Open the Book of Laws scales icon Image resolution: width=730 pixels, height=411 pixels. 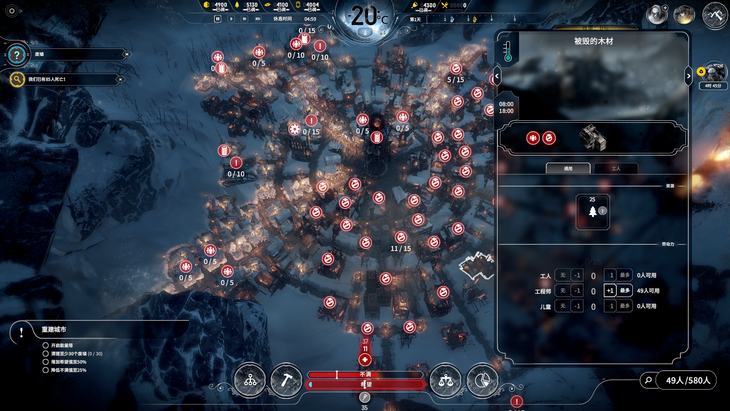coord(446,379)
